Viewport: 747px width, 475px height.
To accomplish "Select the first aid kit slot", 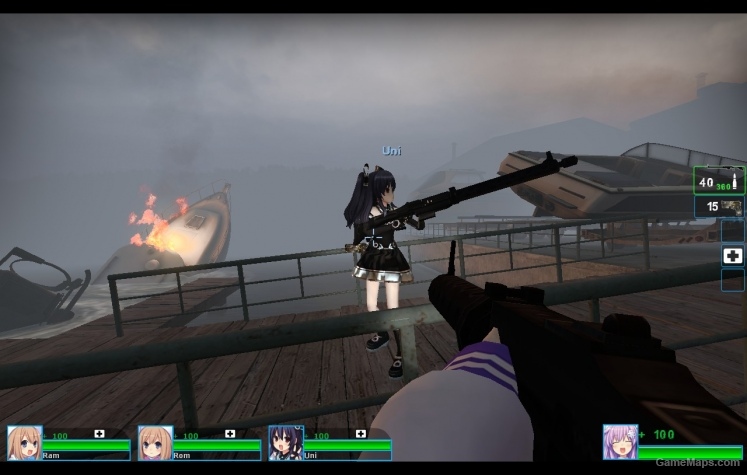I will (732, 256).
